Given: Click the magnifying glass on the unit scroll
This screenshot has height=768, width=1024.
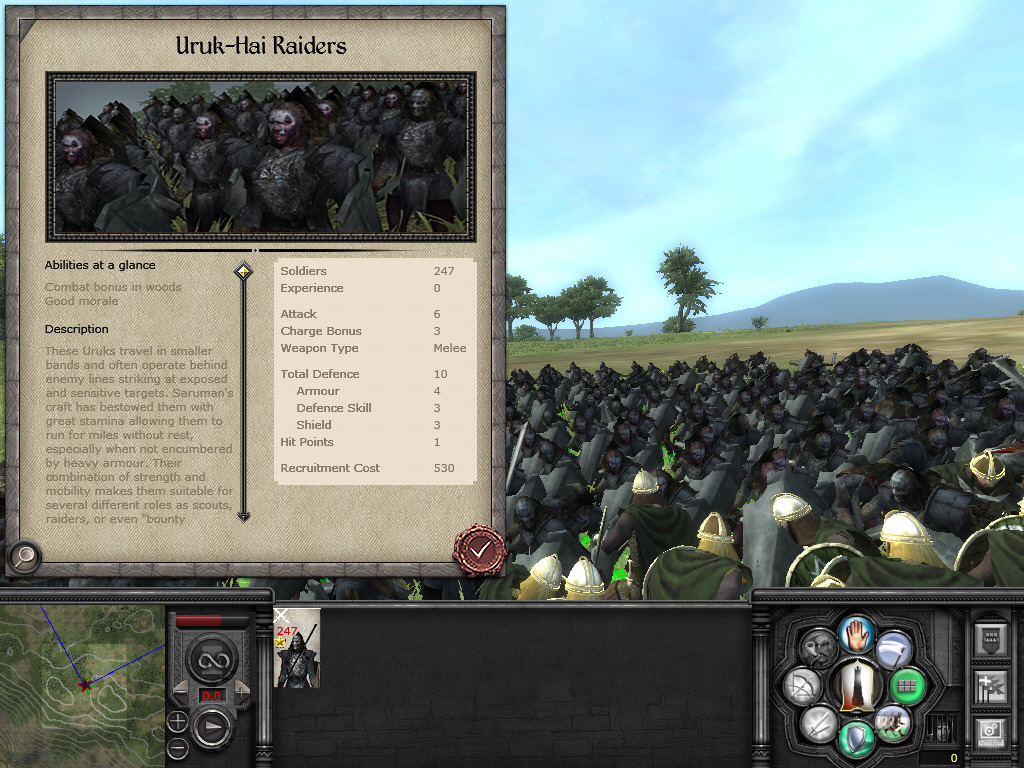Looking at the screenshot, I should point(24,556).
